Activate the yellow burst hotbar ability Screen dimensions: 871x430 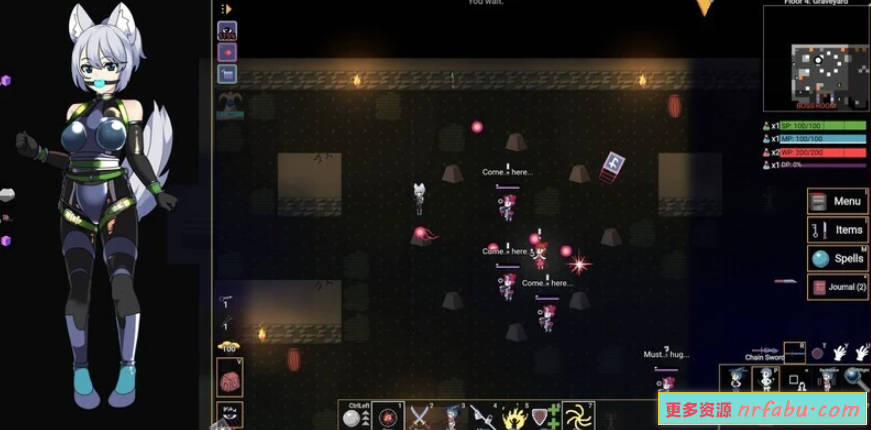[514, 415]
